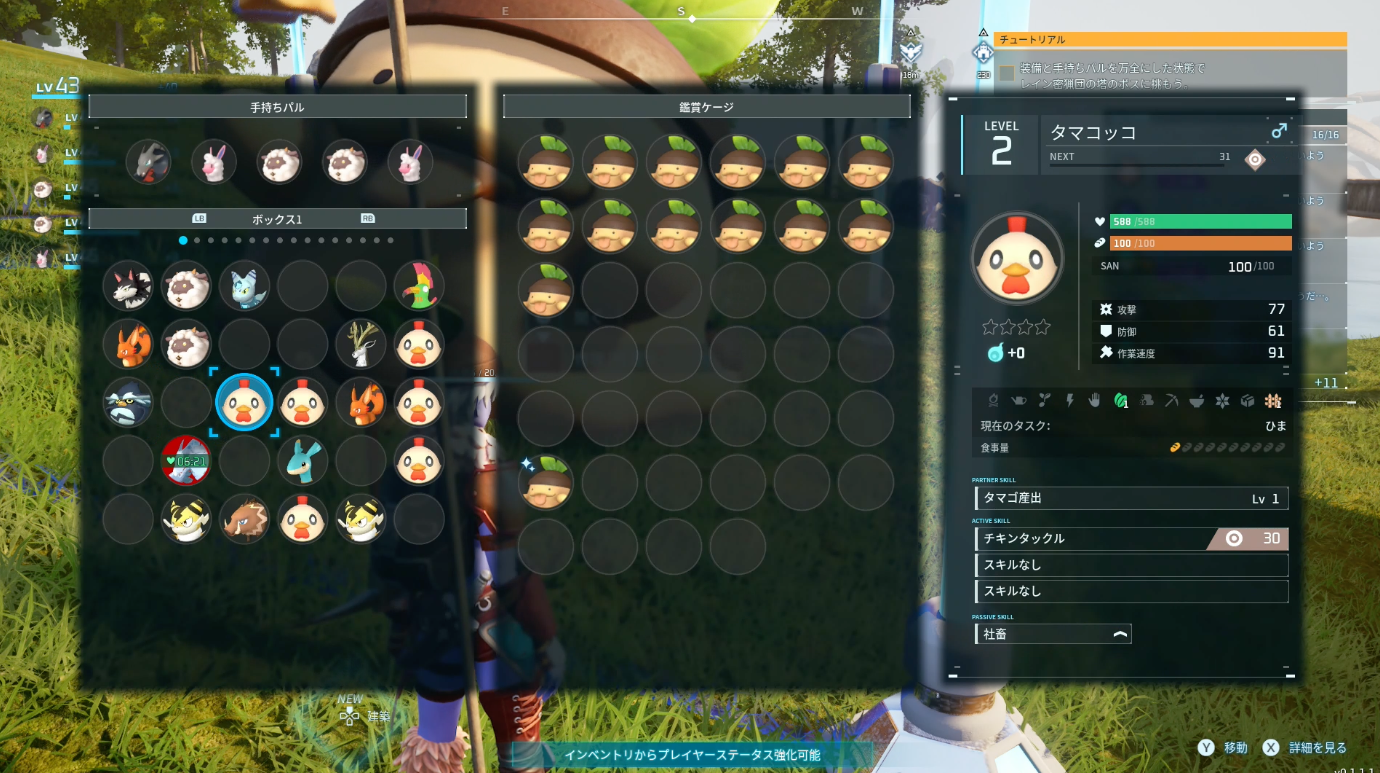Click the watering can work suitability icon
Screen dimensions: 1380x773
(1019, 400)
